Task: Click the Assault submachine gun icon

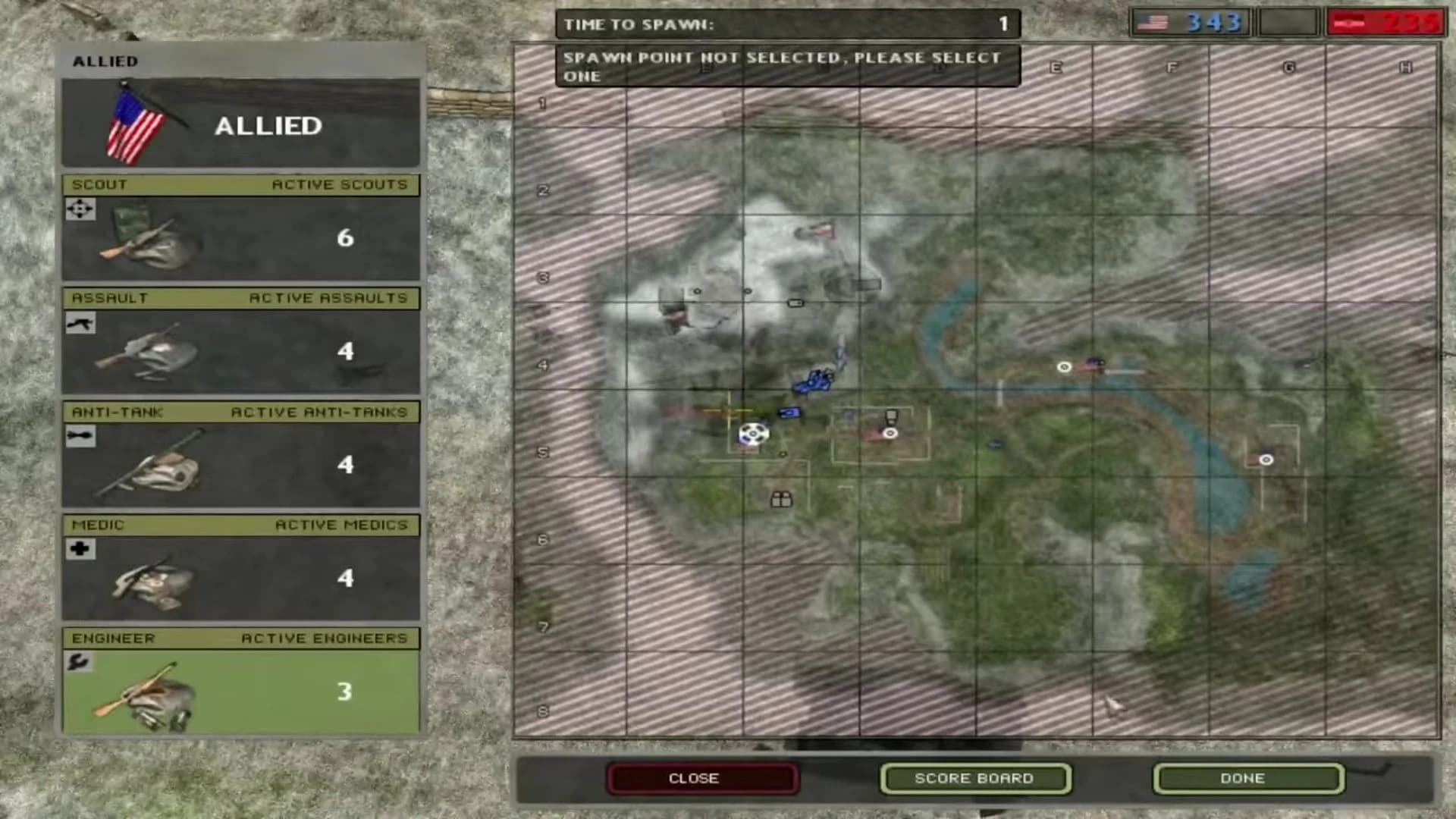Action: (80, 323)
